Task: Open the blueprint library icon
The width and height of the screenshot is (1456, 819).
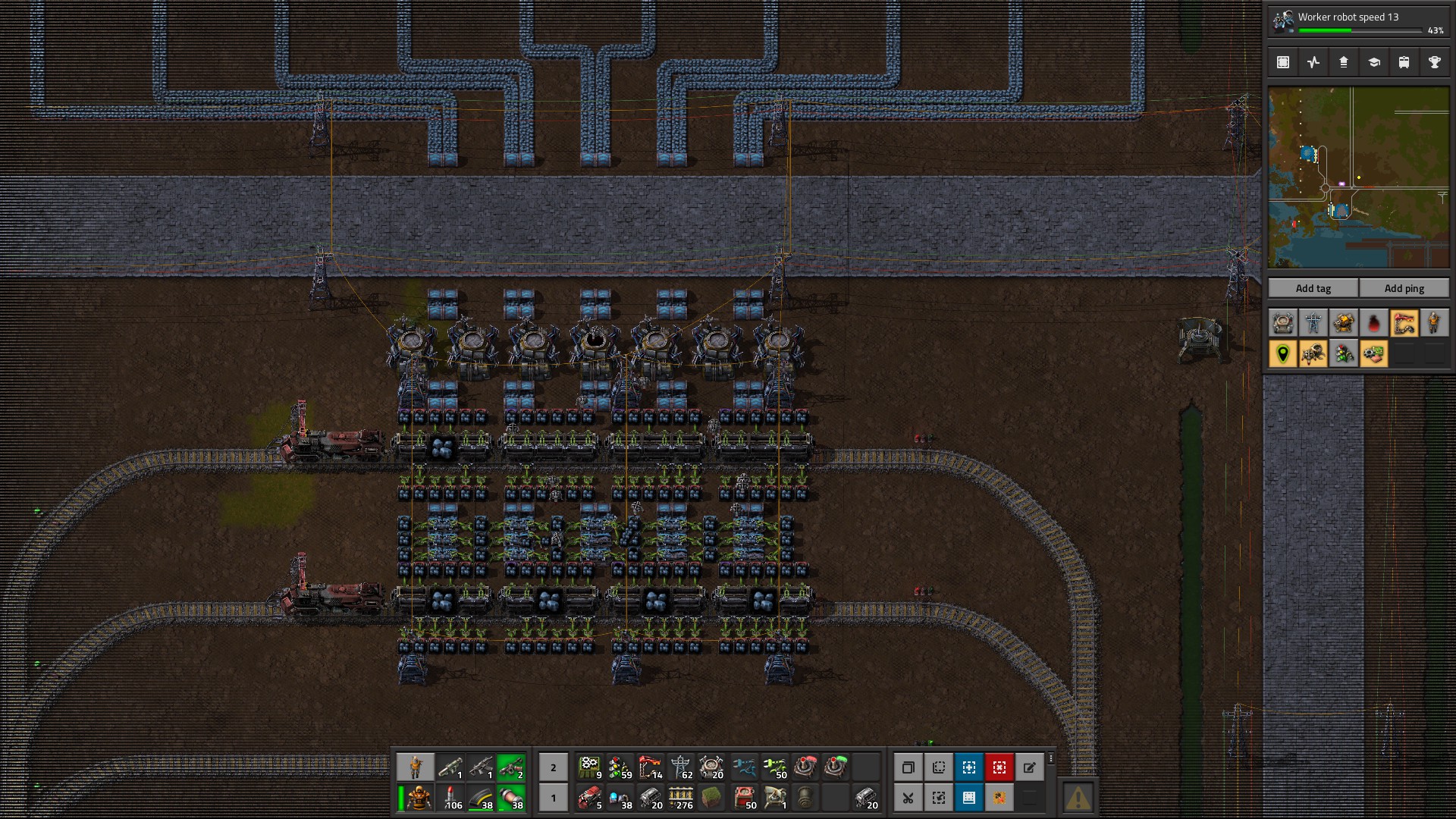Action: [x=1282, y=62]
